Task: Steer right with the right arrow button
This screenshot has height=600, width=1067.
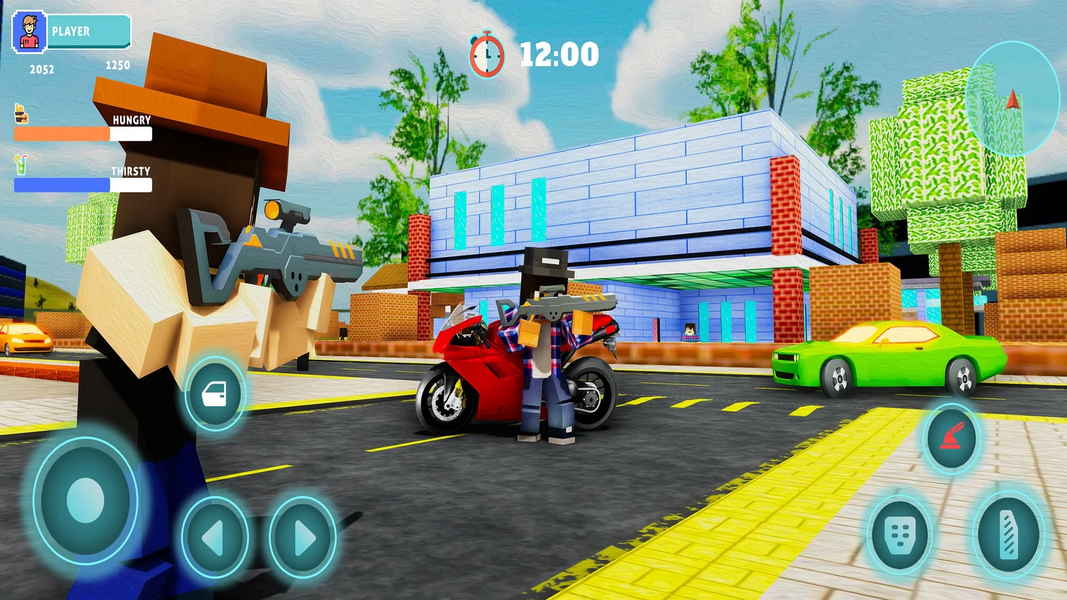Action: pos(302,538)
